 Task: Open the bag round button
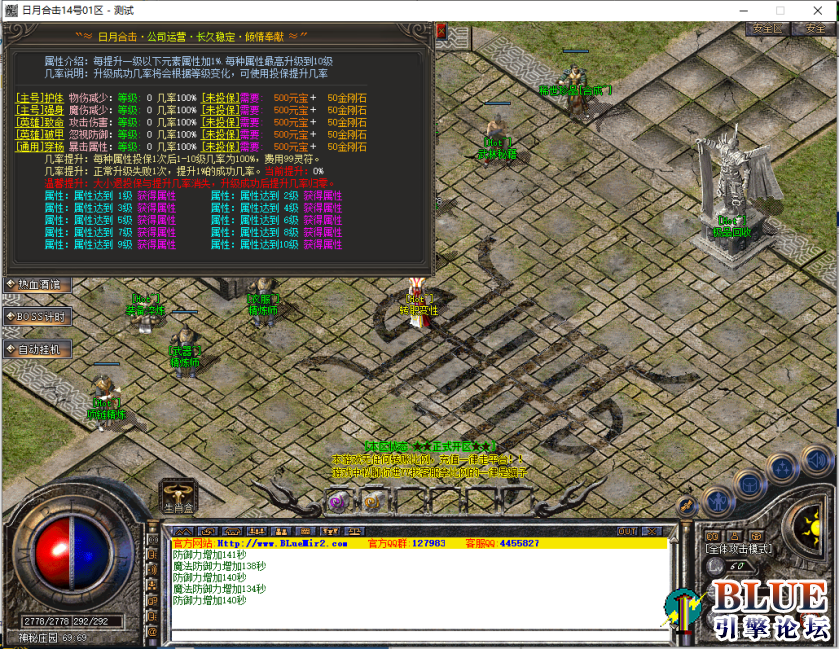tap(750, 485)
